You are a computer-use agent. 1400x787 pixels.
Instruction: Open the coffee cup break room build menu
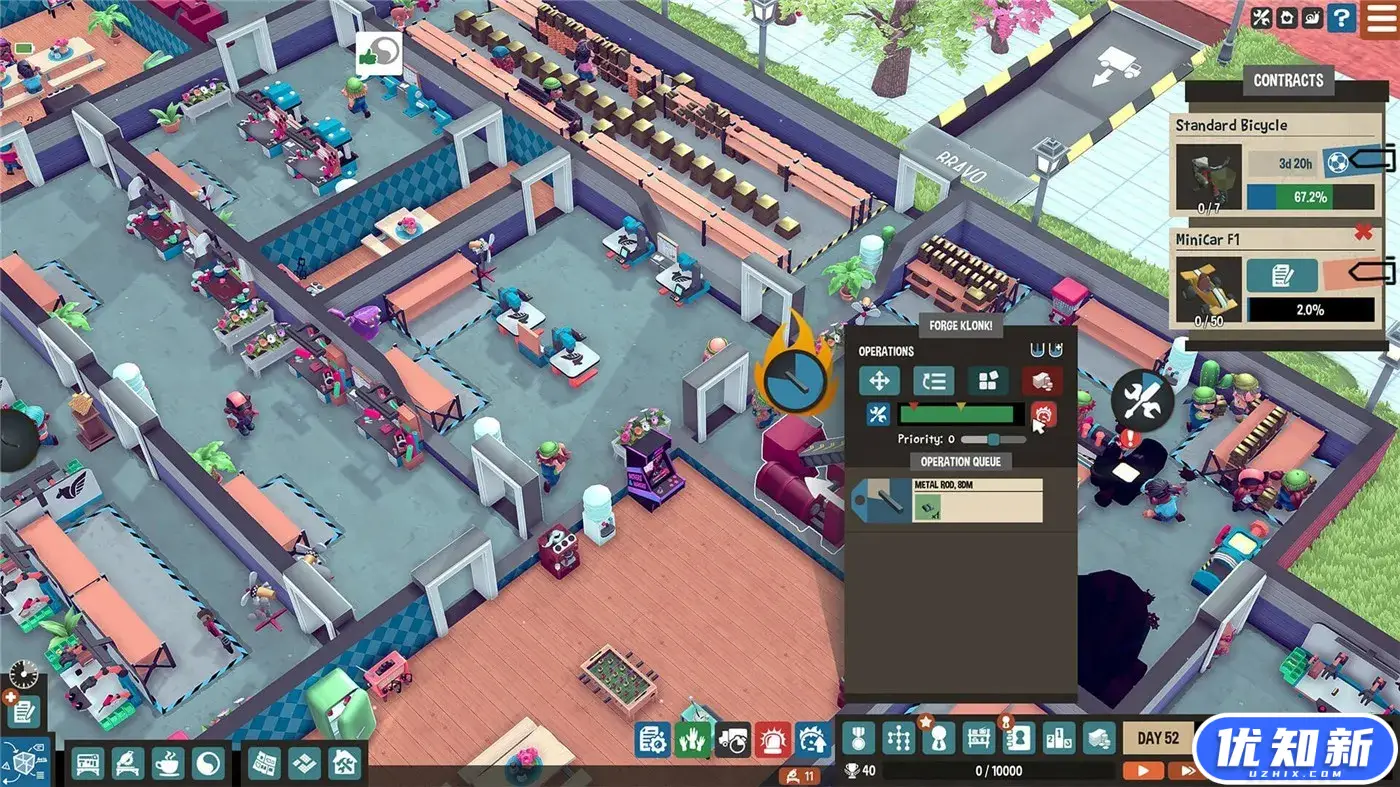tap(168, 764)
